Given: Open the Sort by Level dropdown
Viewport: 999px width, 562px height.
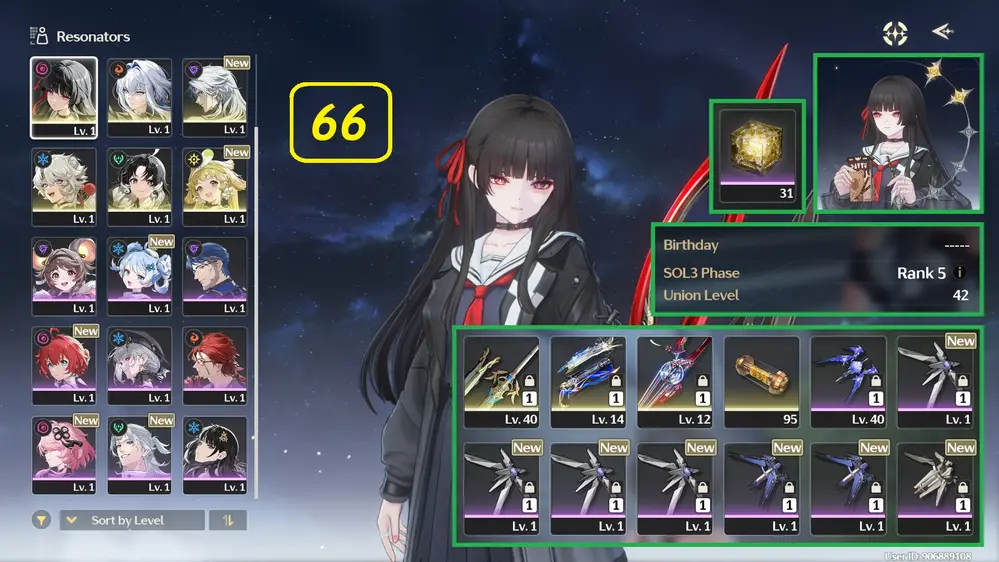Looking at the screenshot, I should point(132,520).
